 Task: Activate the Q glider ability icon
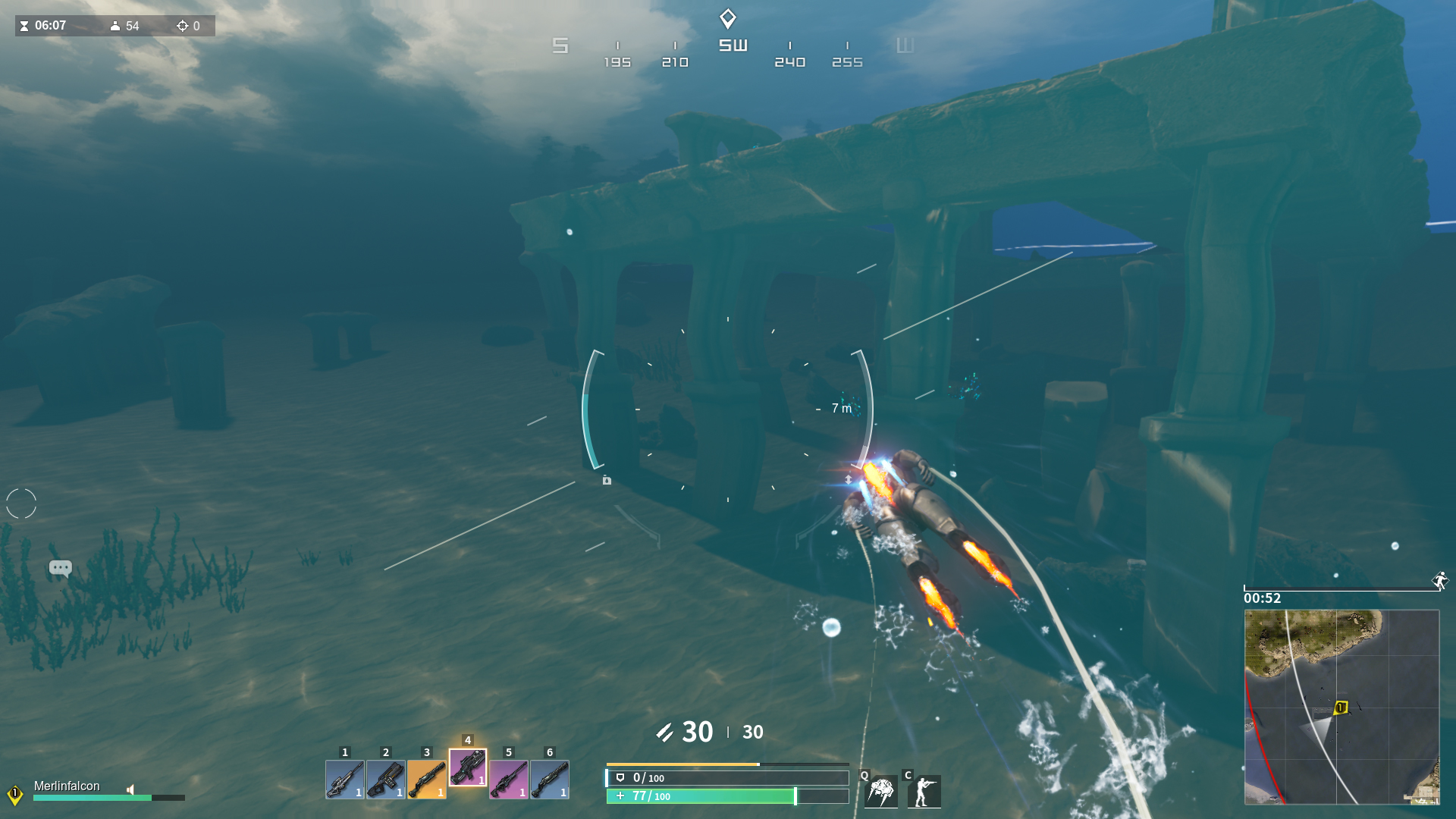[x=881, y=791]
